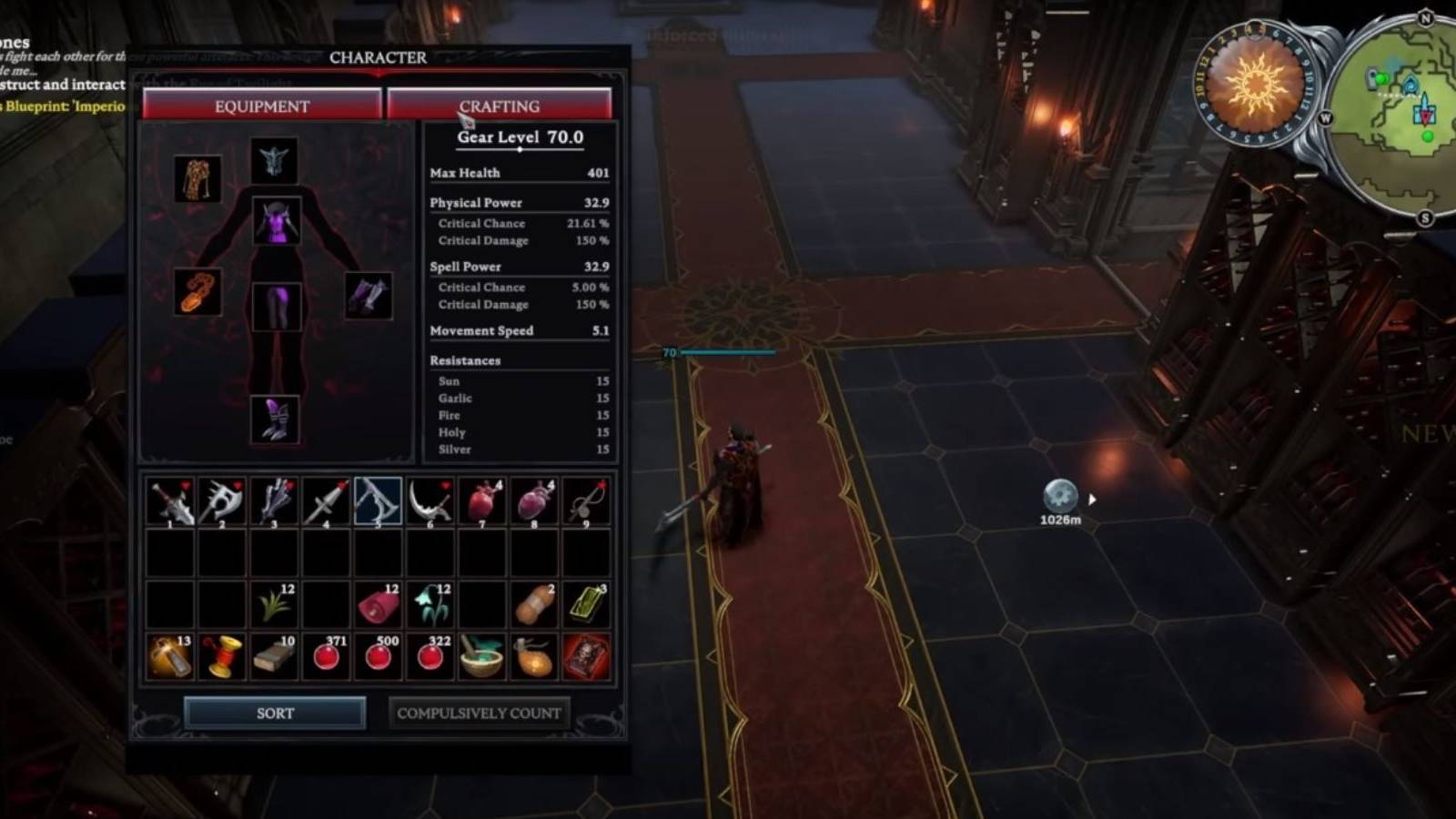Screen dimensions: 1456x819
Task: Select the crossbow in inventory slot 3
Action: 274,500
